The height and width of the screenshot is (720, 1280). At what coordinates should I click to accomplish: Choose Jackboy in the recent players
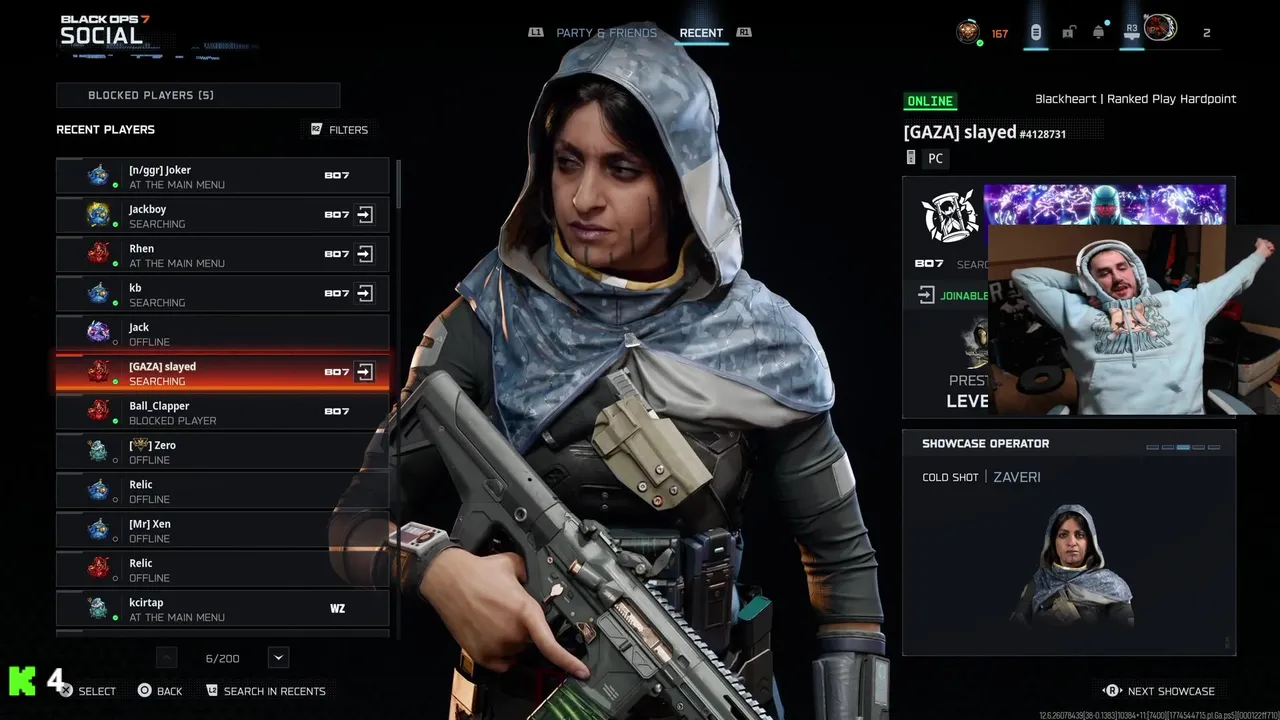coord(222,215)
